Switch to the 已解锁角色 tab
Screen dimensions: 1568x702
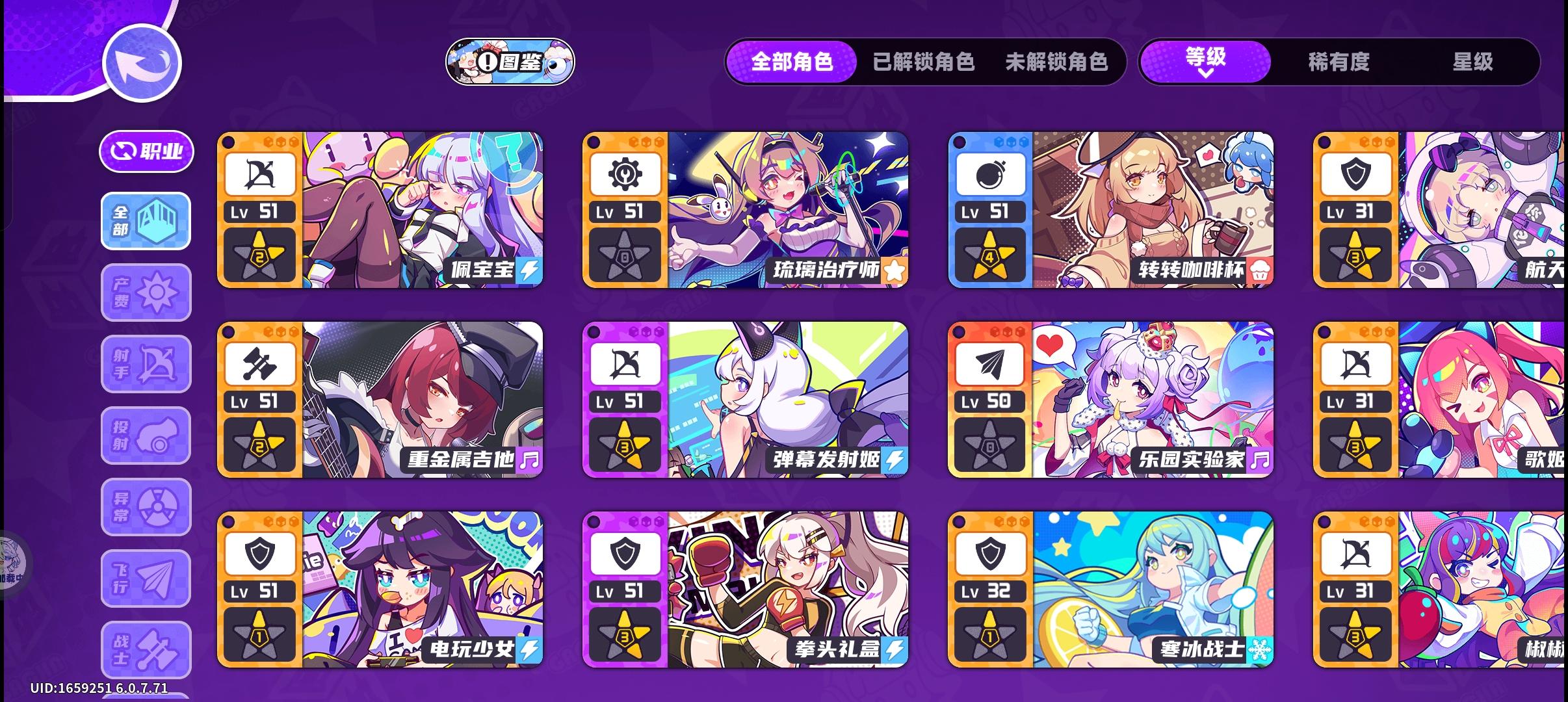922,62
